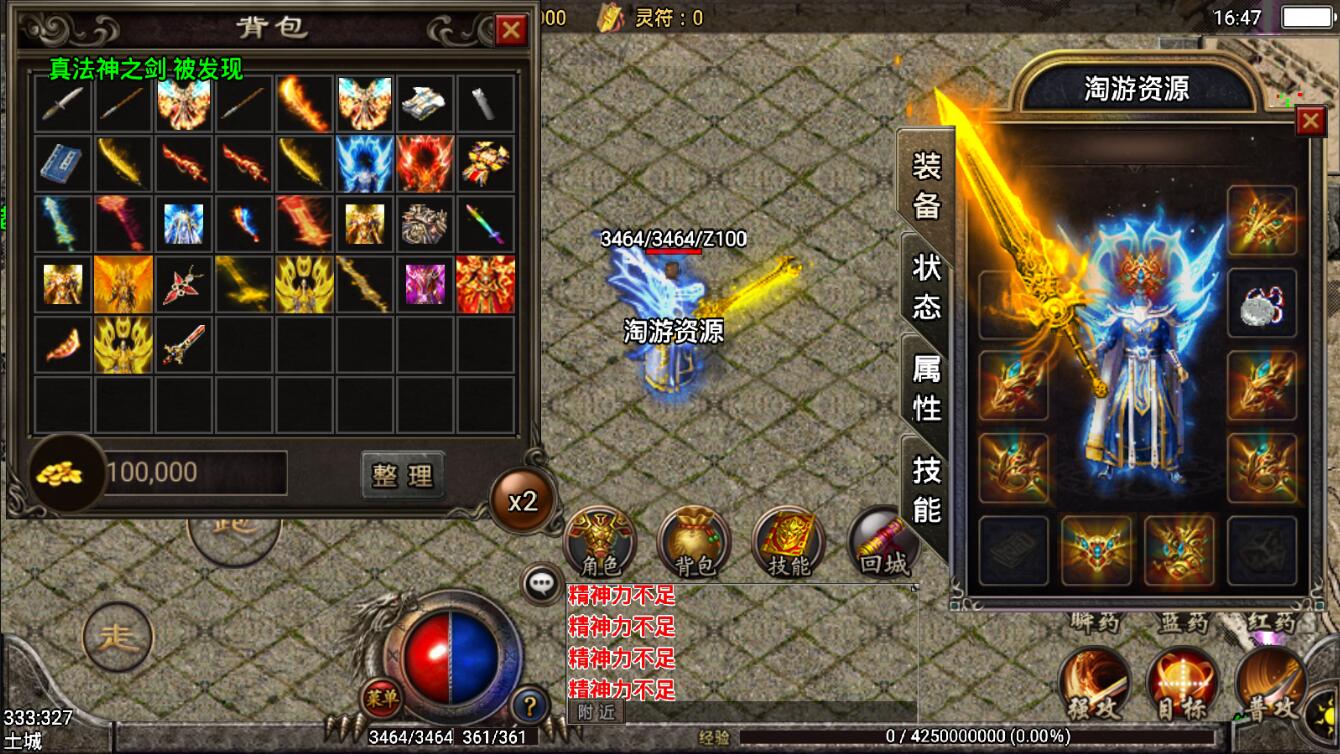Switch to the 状态 tab

[x=926, y=285]
